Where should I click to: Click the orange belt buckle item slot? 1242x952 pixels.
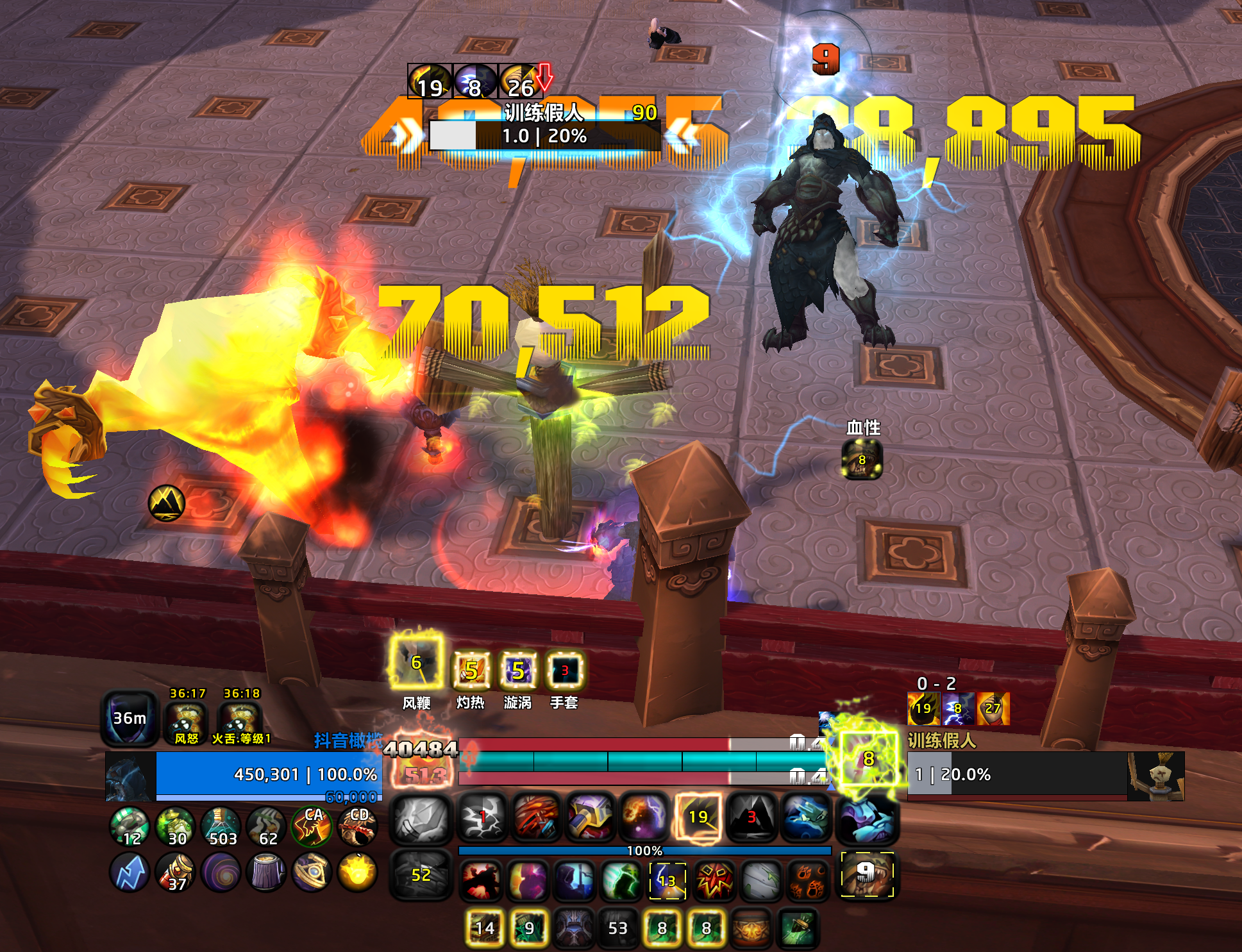coord(751,929)
